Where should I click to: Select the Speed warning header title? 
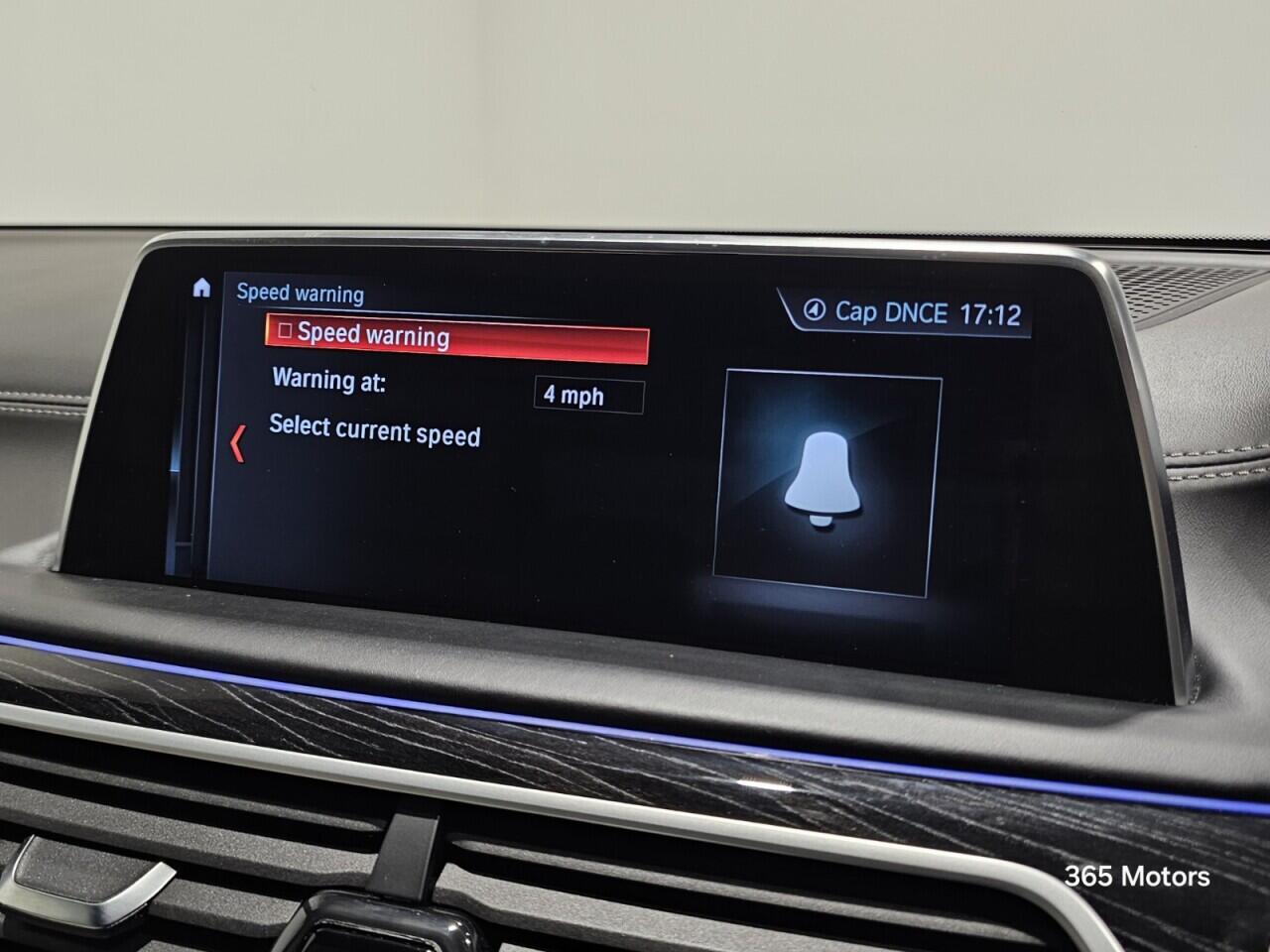298,294
